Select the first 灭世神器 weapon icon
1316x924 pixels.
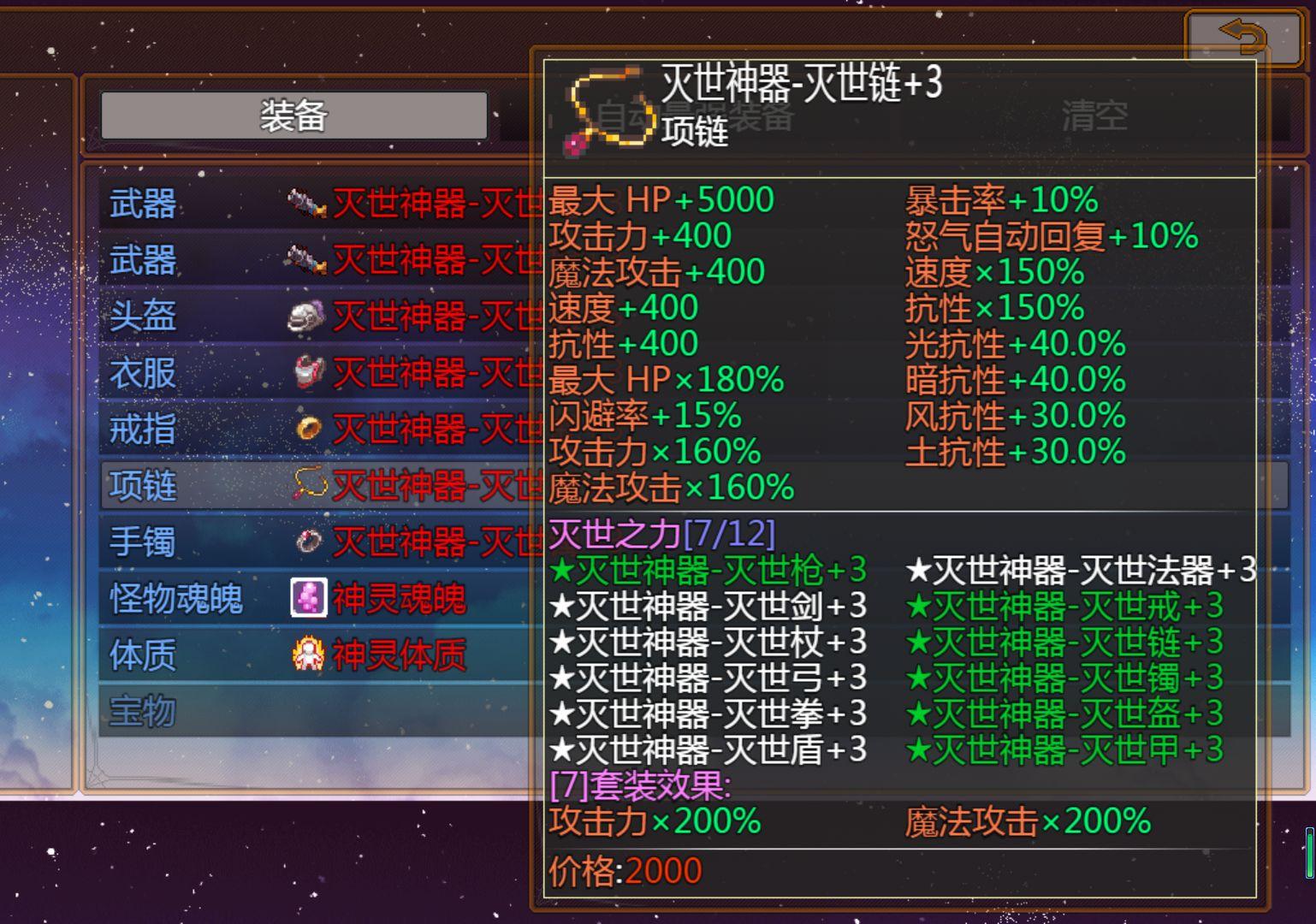pos(304,204)
